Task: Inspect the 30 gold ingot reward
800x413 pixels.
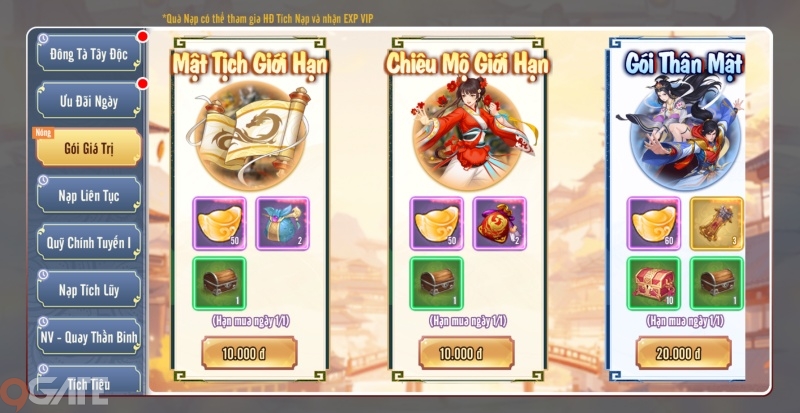Action: 436,223
